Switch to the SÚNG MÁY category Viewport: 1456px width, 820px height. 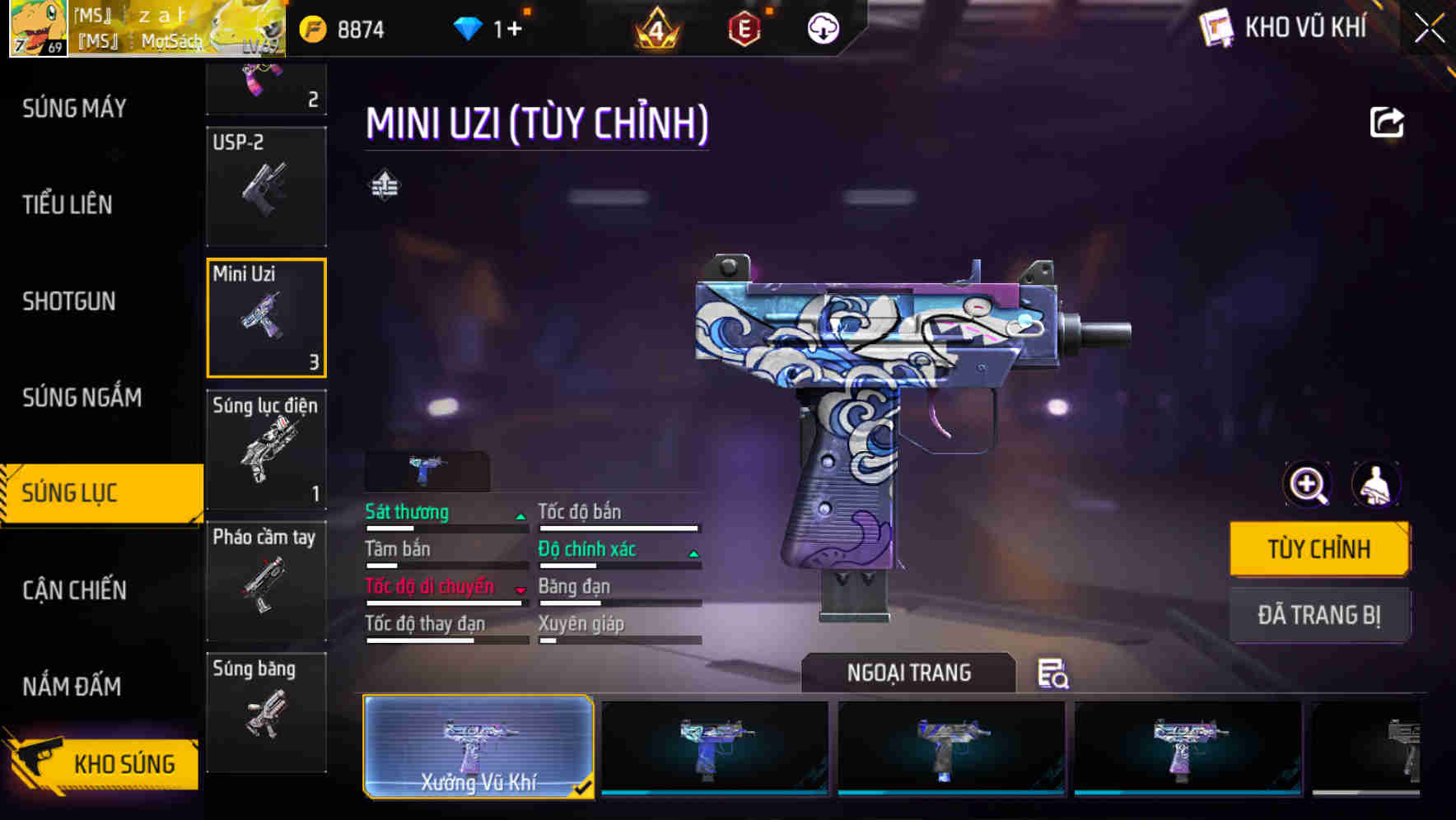[74, 108]
